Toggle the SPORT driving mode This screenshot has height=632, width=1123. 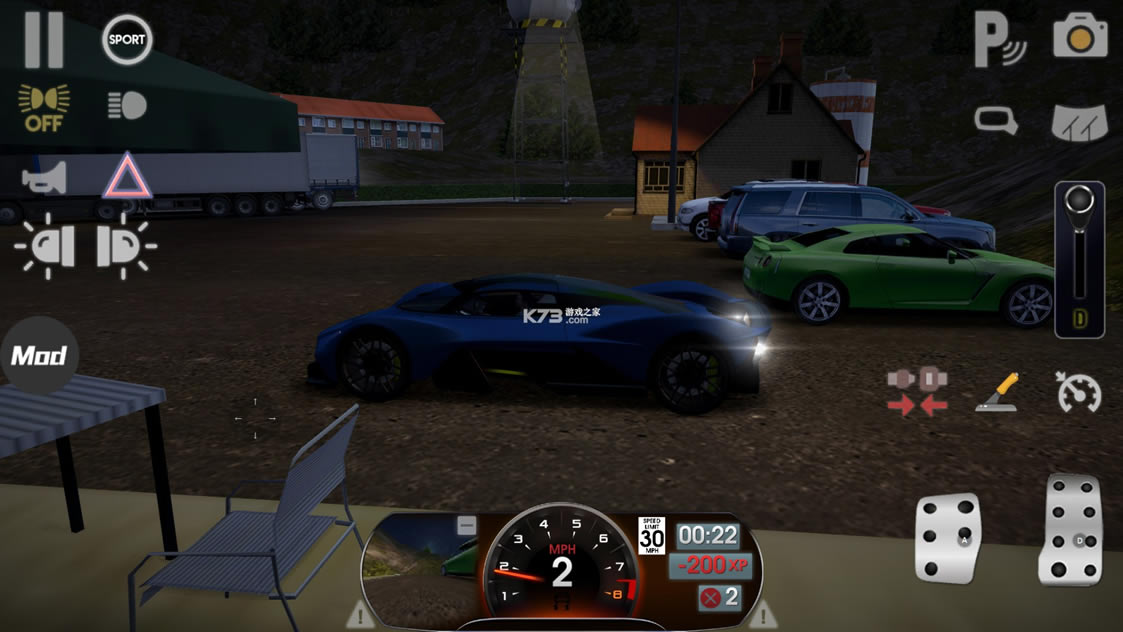[x=127, y=40]
